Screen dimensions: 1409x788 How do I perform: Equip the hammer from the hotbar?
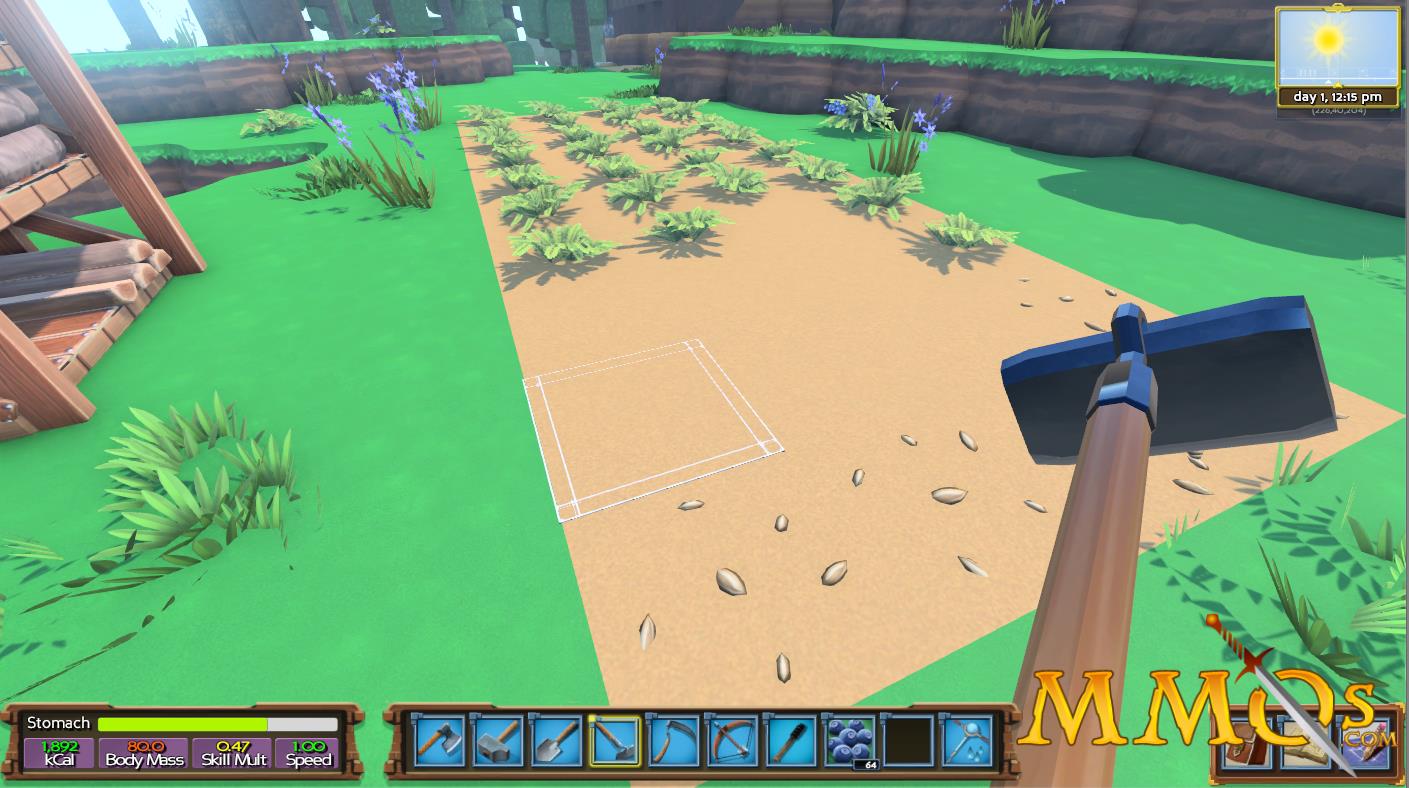click(x=498, y=741)
